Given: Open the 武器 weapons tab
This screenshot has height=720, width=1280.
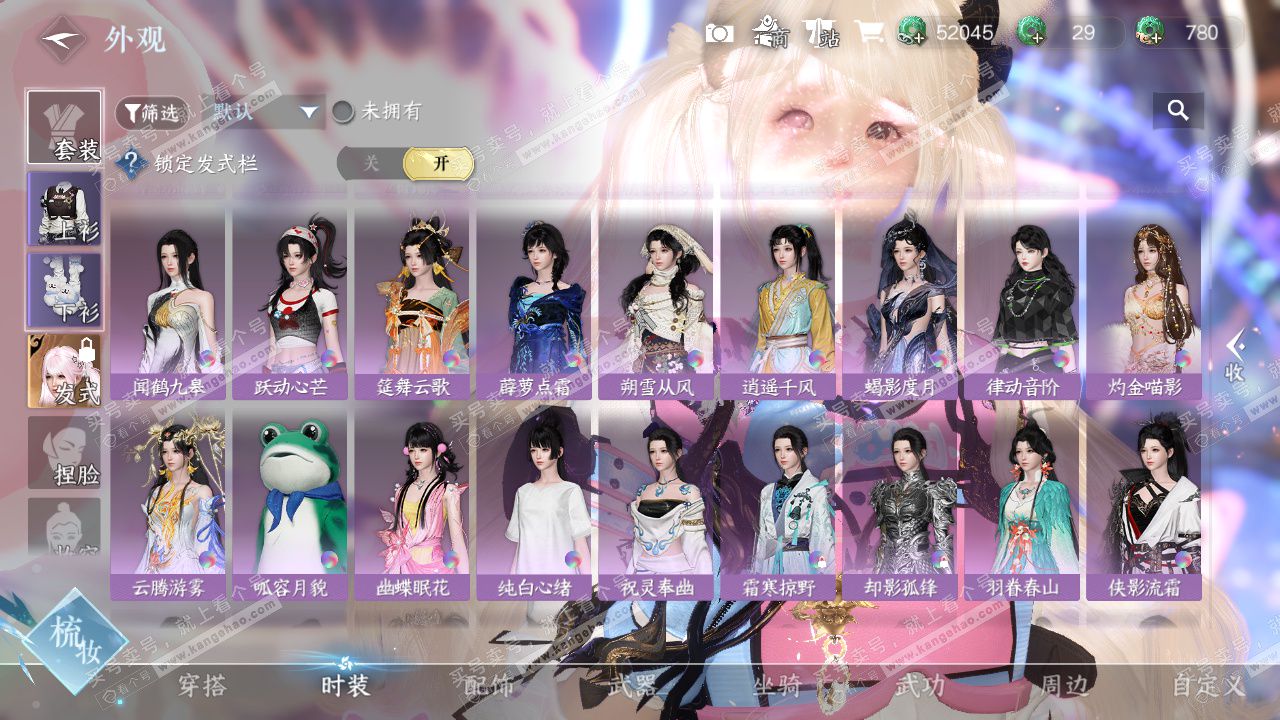Looking at the screenshot, I should 632,685.
